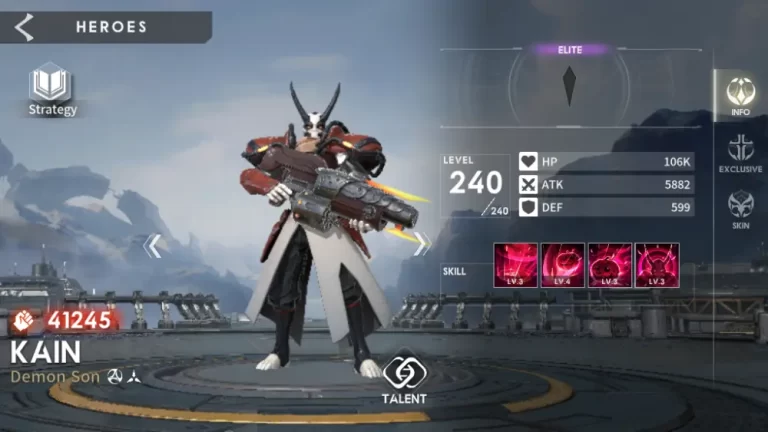Open the Skin tab
This screenshot has width=768, height=432.
740,210
